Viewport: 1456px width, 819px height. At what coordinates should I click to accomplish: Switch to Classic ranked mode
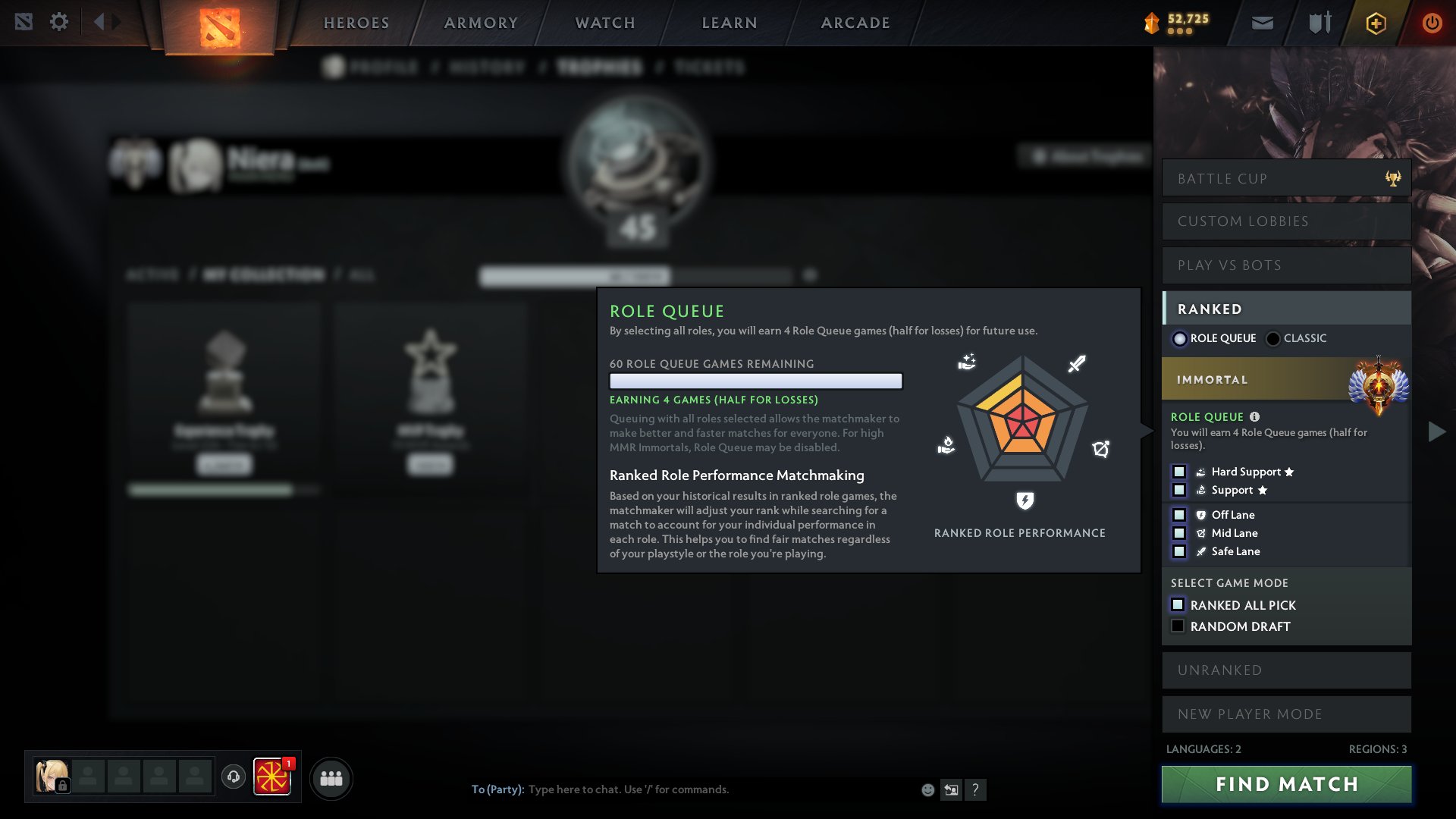(1272, 338)
